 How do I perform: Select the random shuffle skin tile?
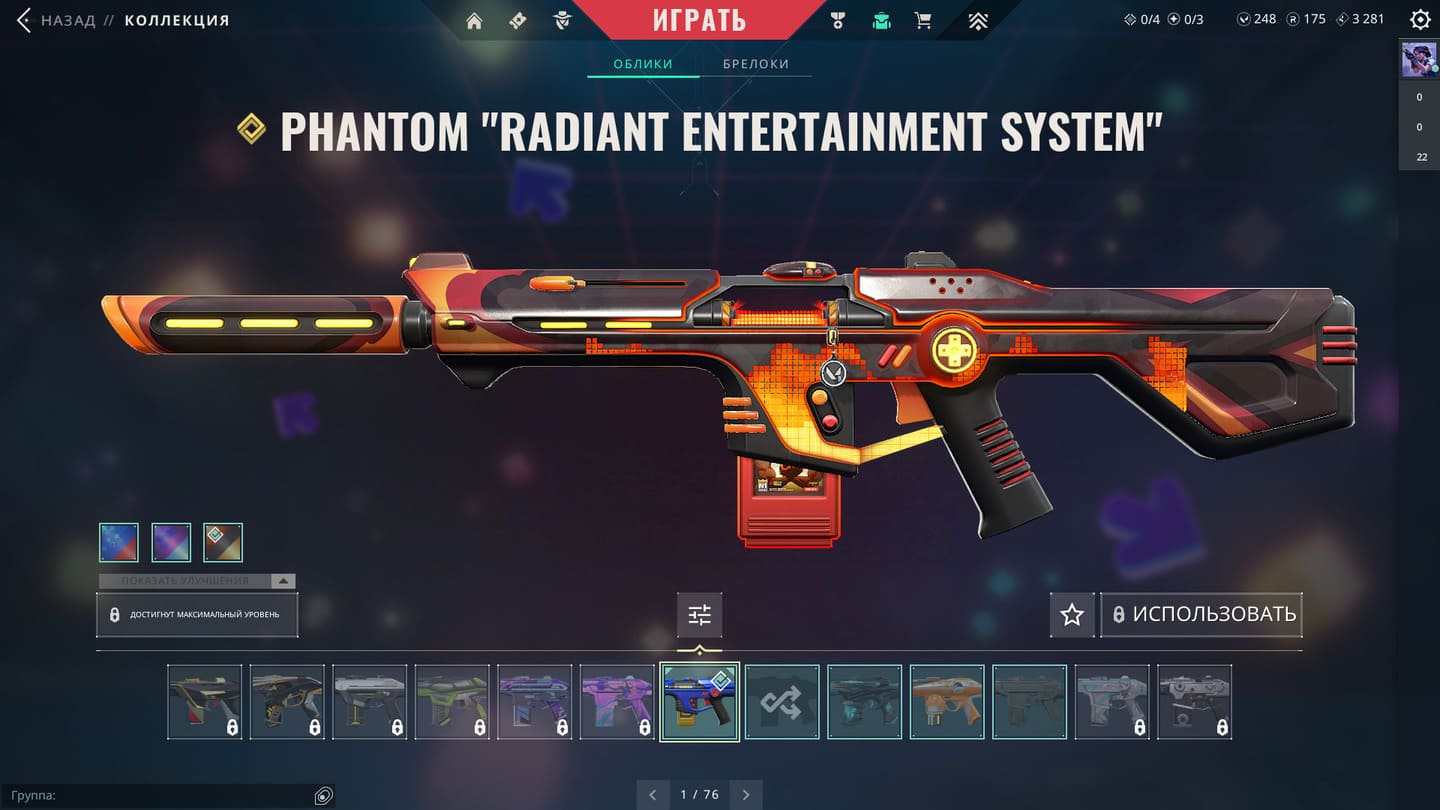coord(782,702)
